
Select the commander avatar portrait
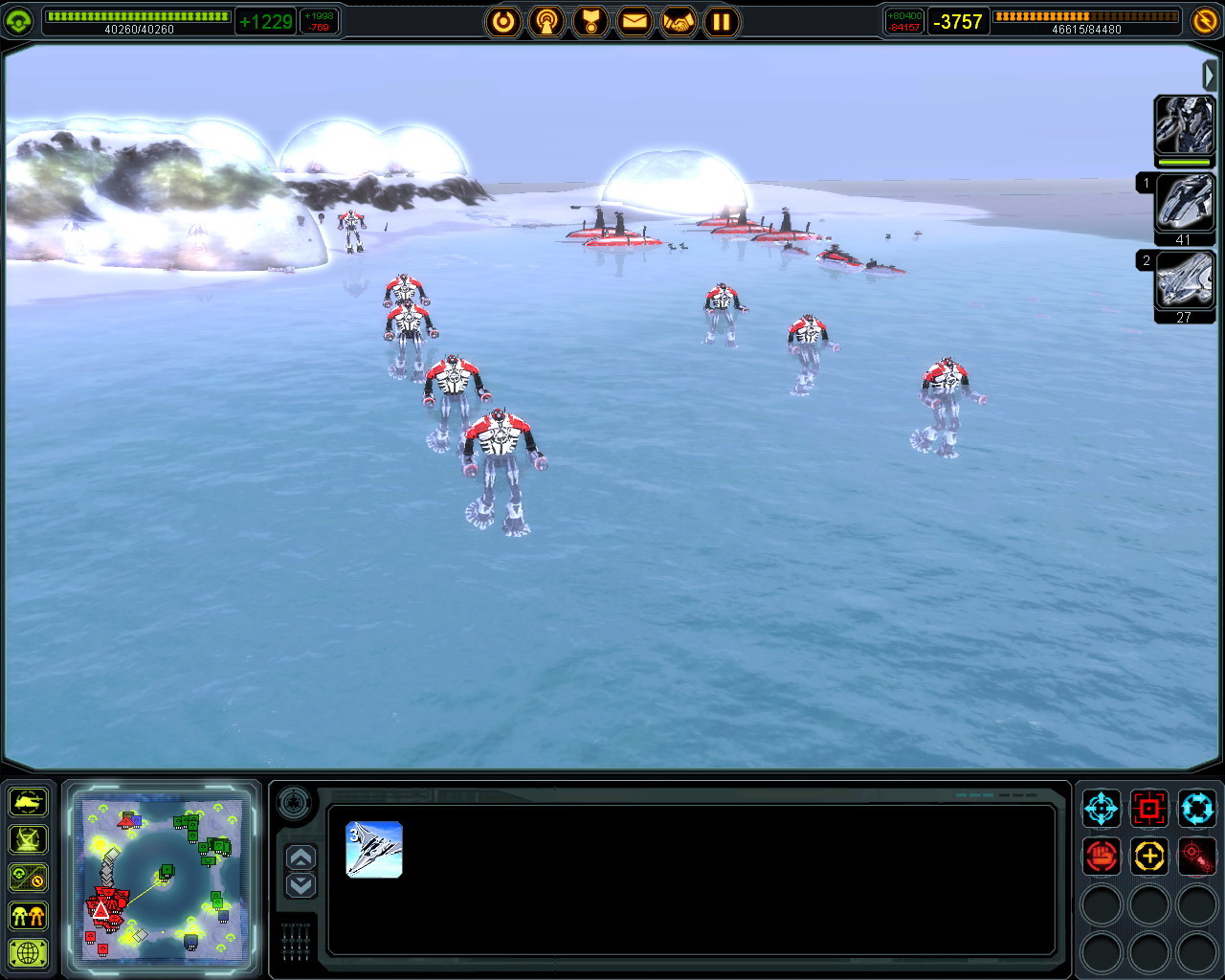click(x=1184, y=124)
